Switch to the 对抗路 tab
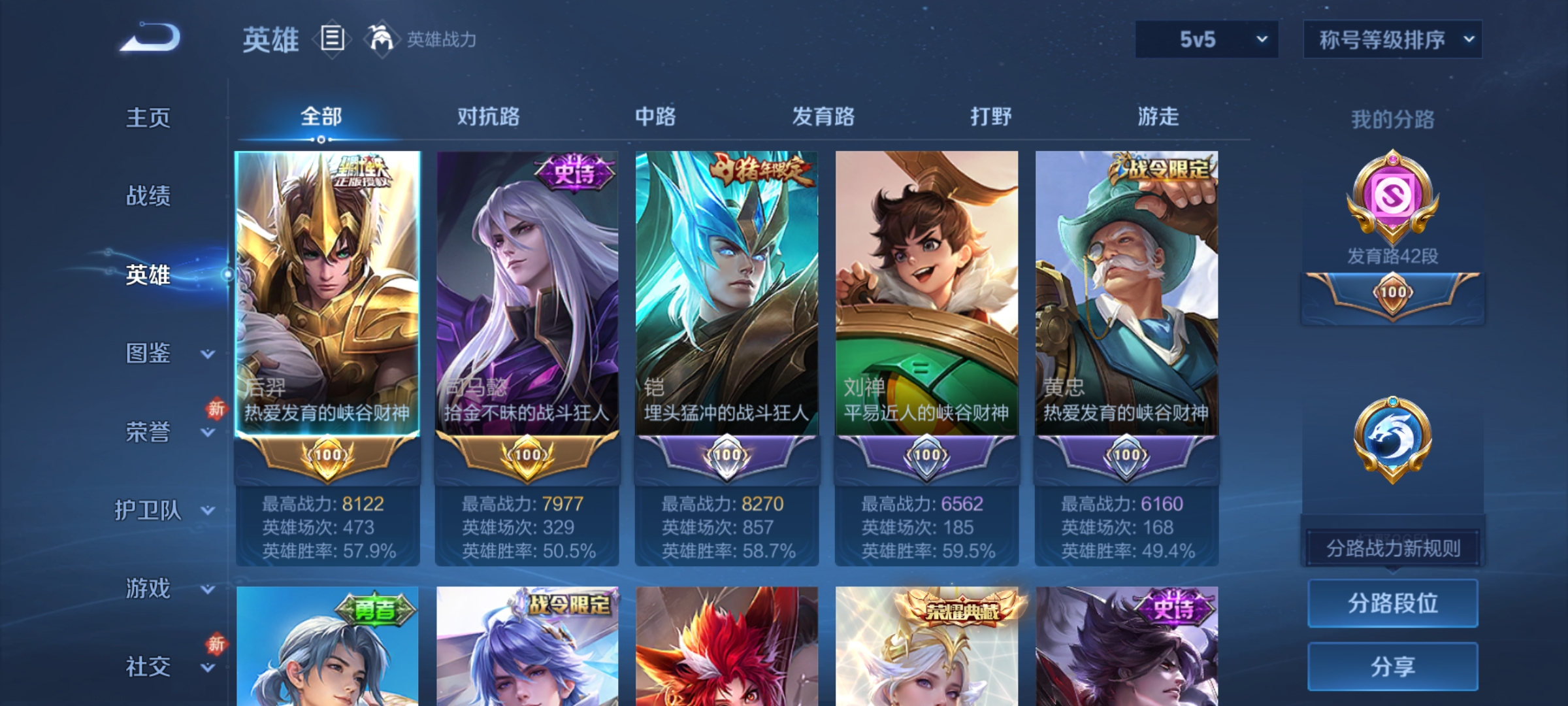The height and width of the screenshot is (706, 1568). 489,116
